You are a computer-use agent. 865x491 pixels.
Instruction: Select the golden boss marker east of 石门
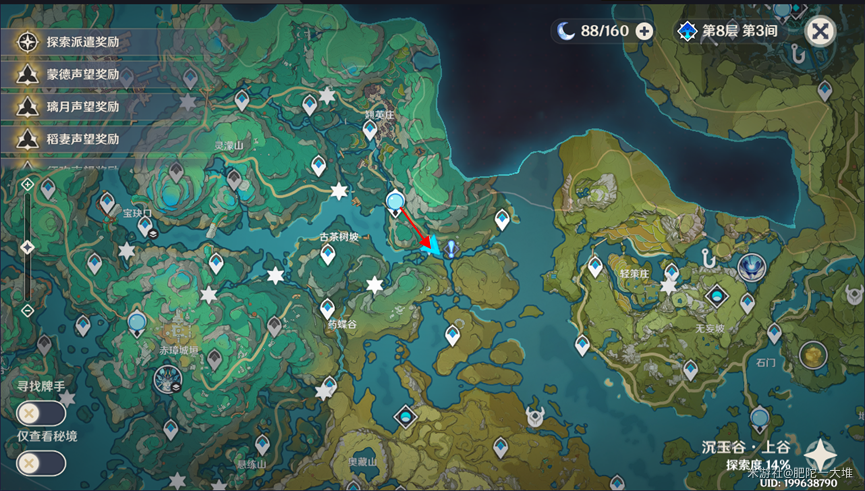[x=812, y=353]
